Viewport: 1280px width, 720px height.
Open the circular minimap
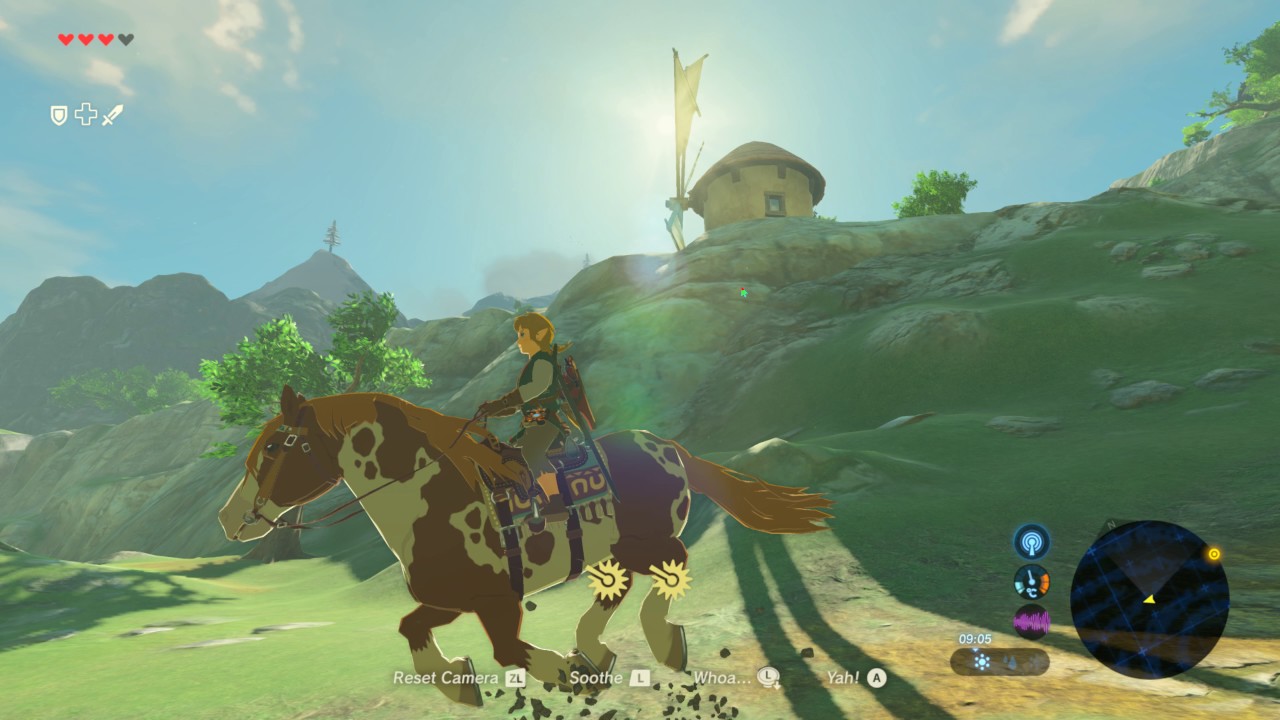click(1149, 598)
